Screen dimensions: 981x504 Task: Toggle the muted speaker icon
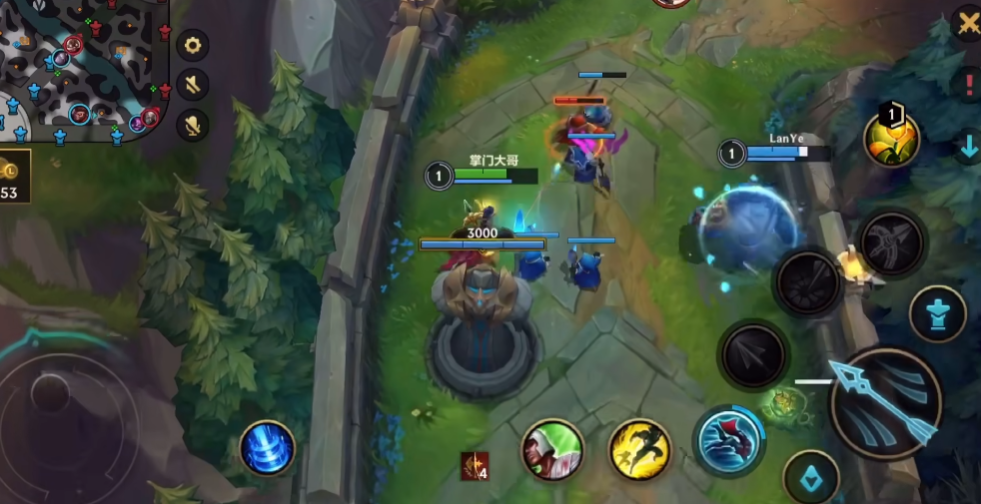192,84
